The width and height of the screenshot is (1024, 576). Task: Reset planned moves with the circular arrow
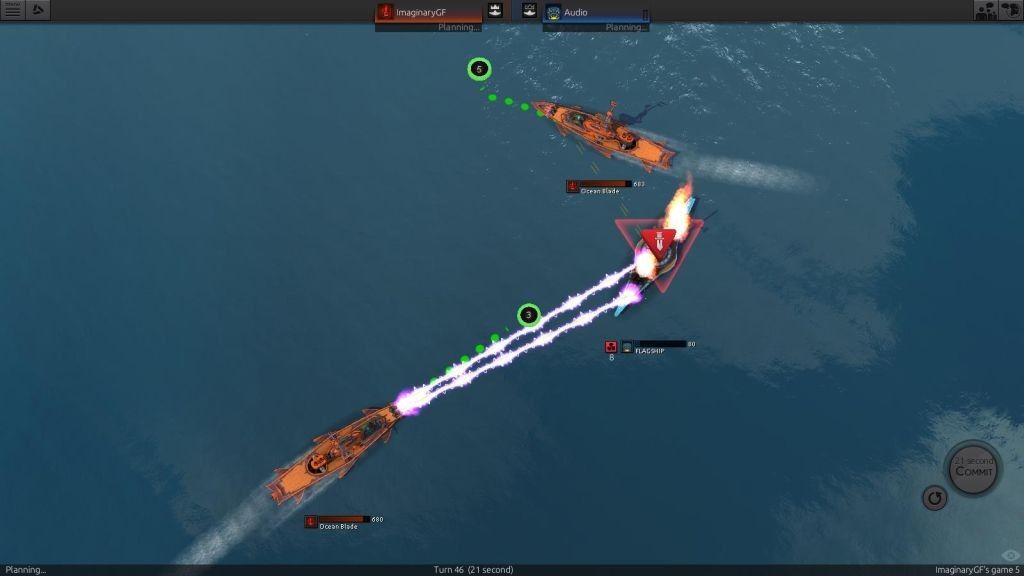(x=934, y=498)
